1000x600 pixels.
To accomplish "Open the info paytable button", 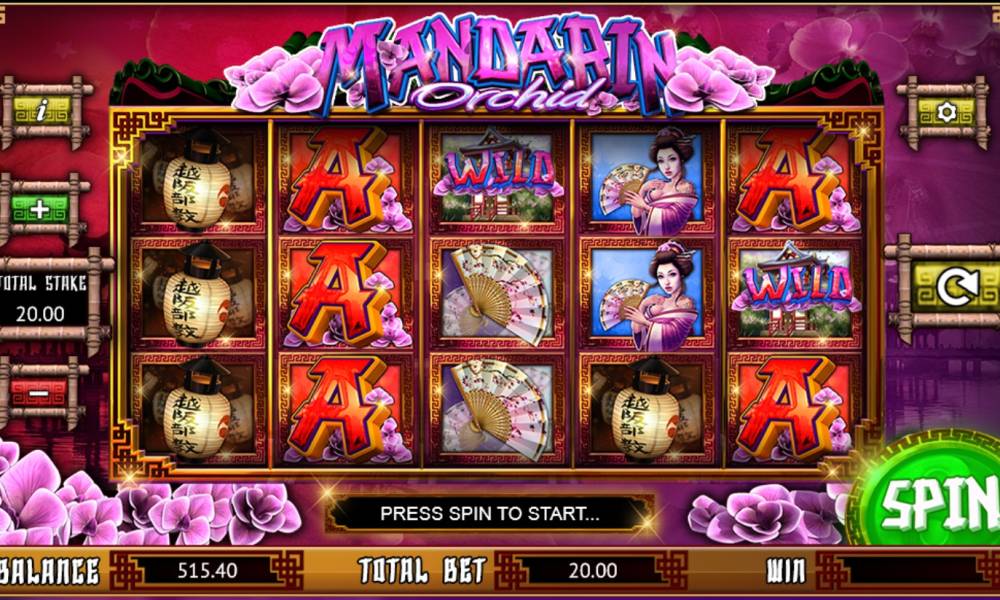I will (x=41, y=111).
